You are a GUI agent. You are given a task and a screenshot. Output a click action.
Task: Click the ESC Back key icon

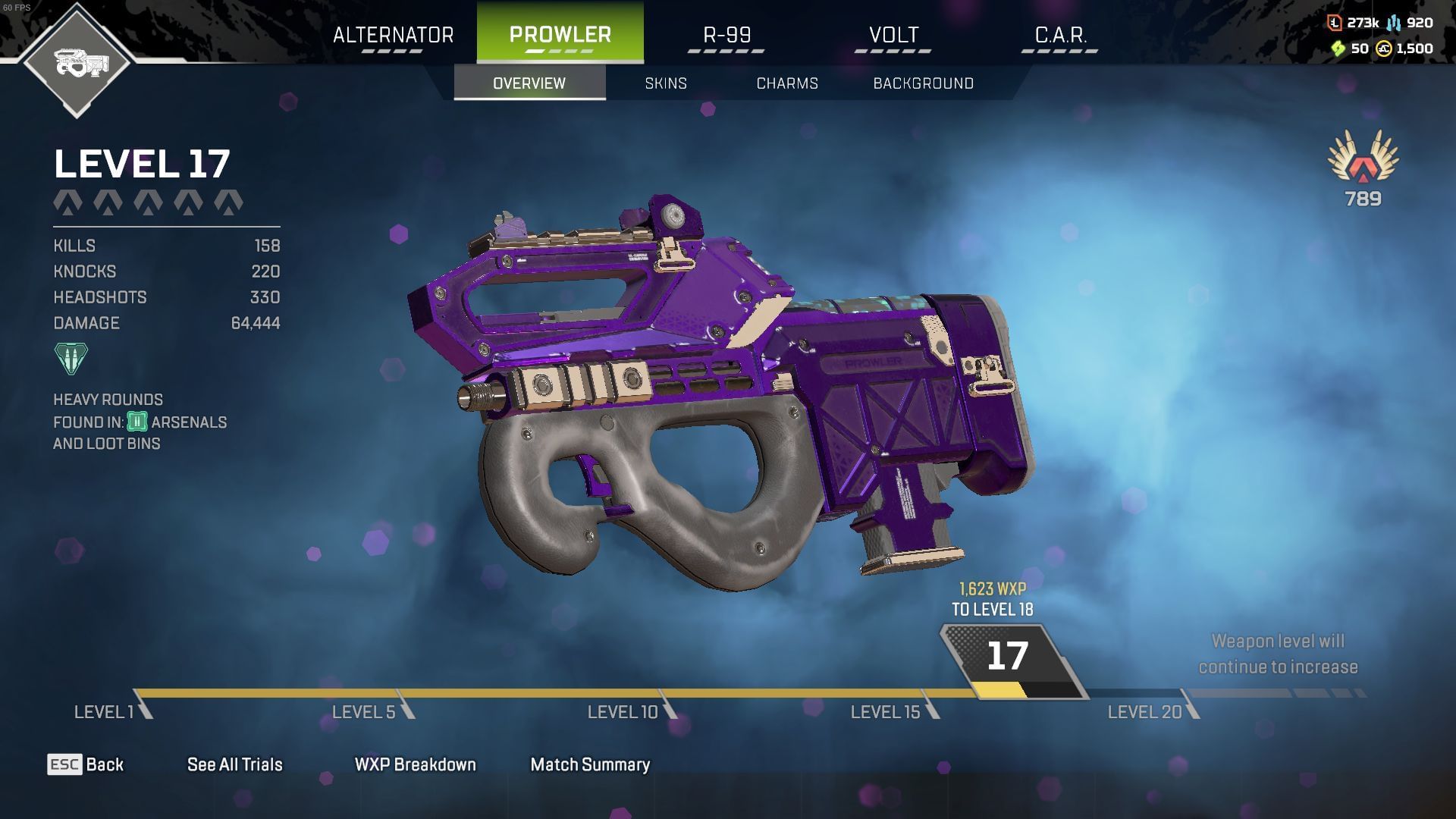65,764
